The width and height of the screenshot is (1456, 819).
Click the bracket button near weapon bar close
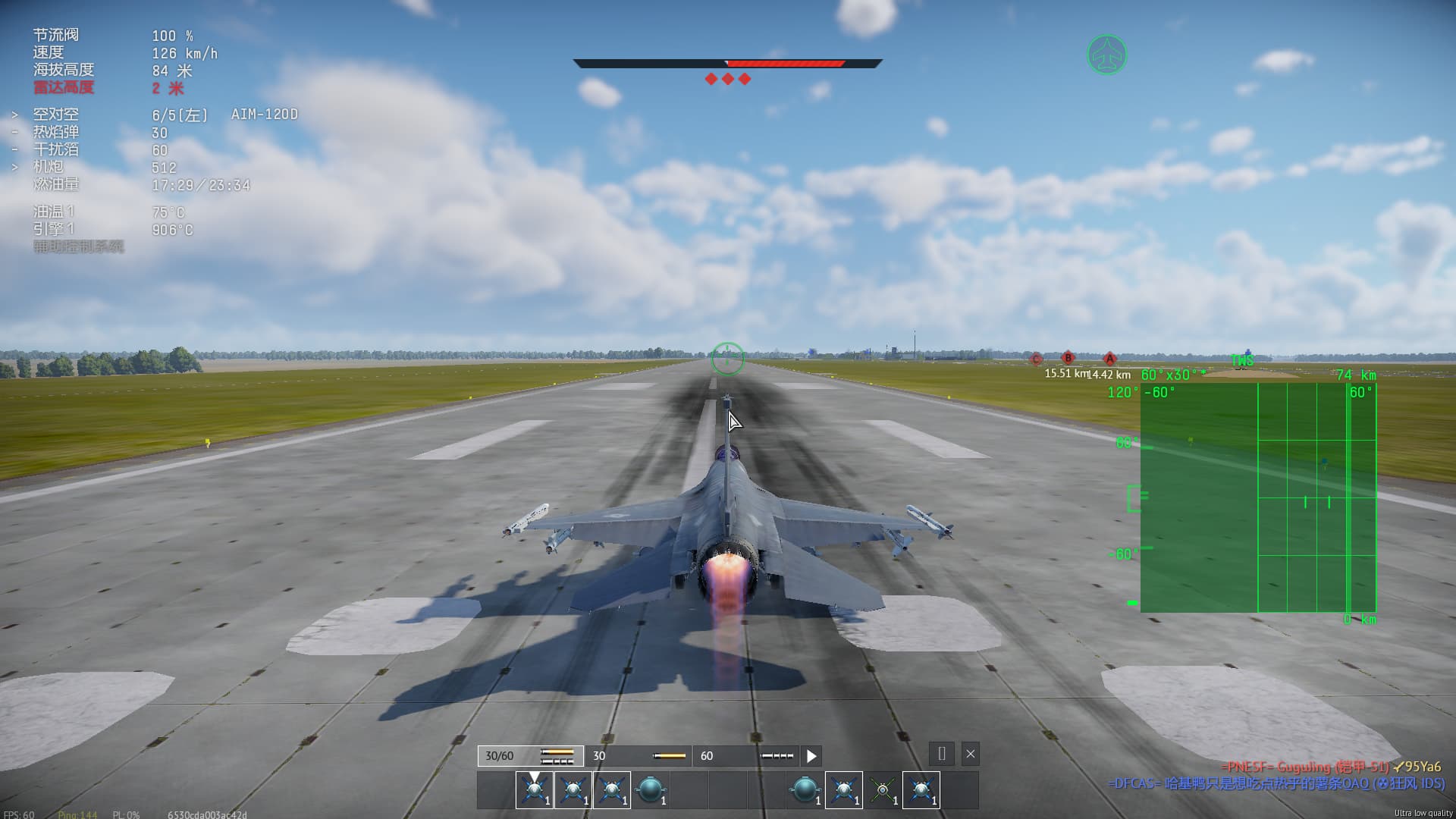click(x=941, y=755)
